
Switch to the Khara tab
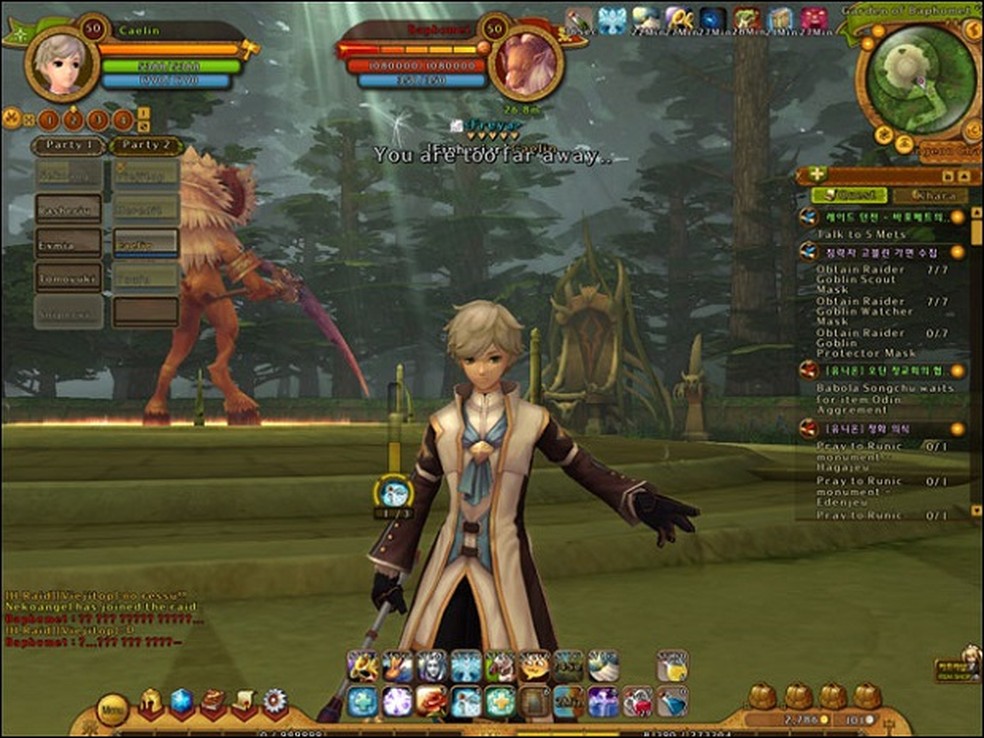(x=929, y=195)
